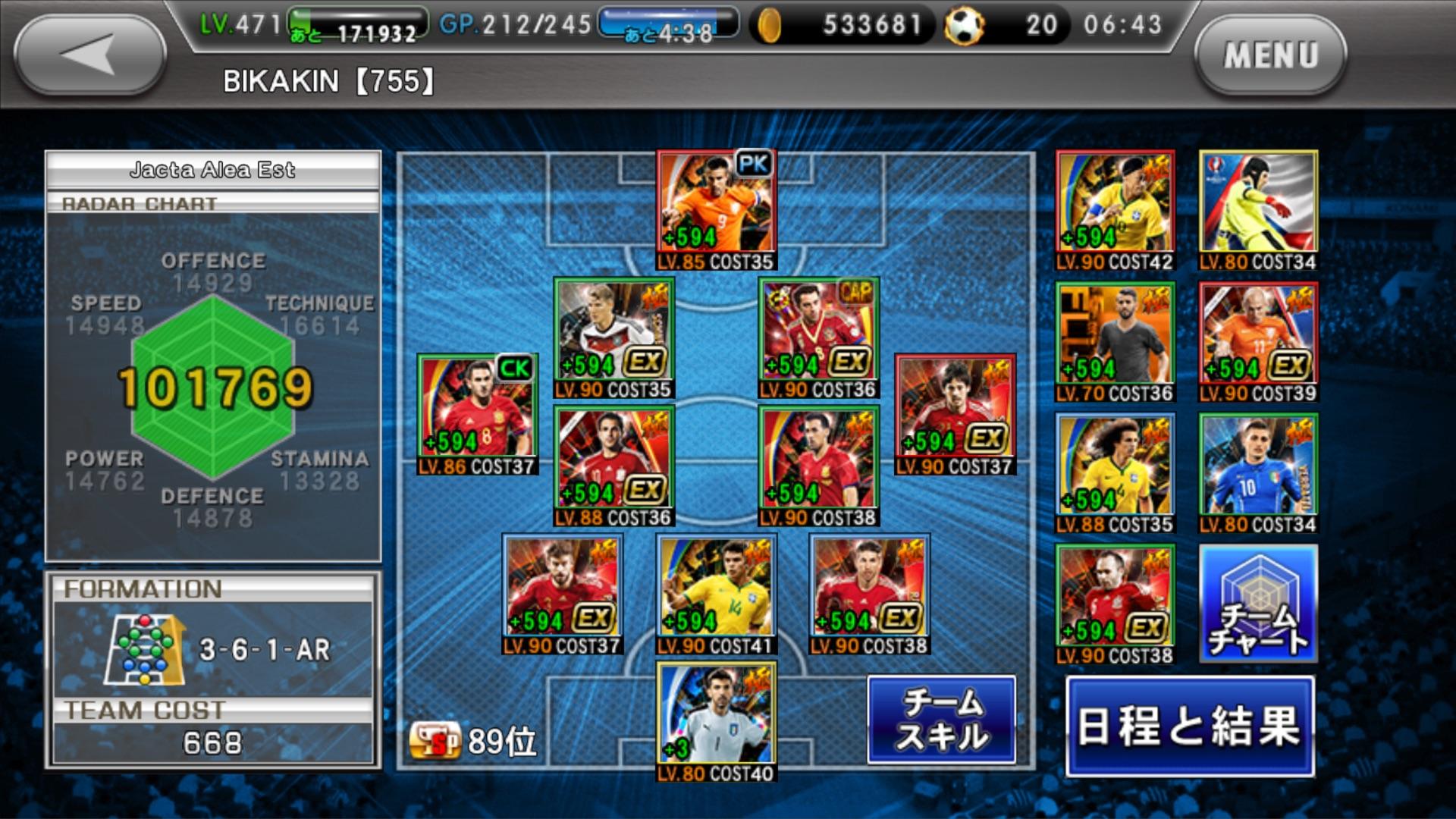This screenshot has height=819, width=1456.
Task: Select the goalkeeper card with COST40
Action: click(x=716, y=720)
